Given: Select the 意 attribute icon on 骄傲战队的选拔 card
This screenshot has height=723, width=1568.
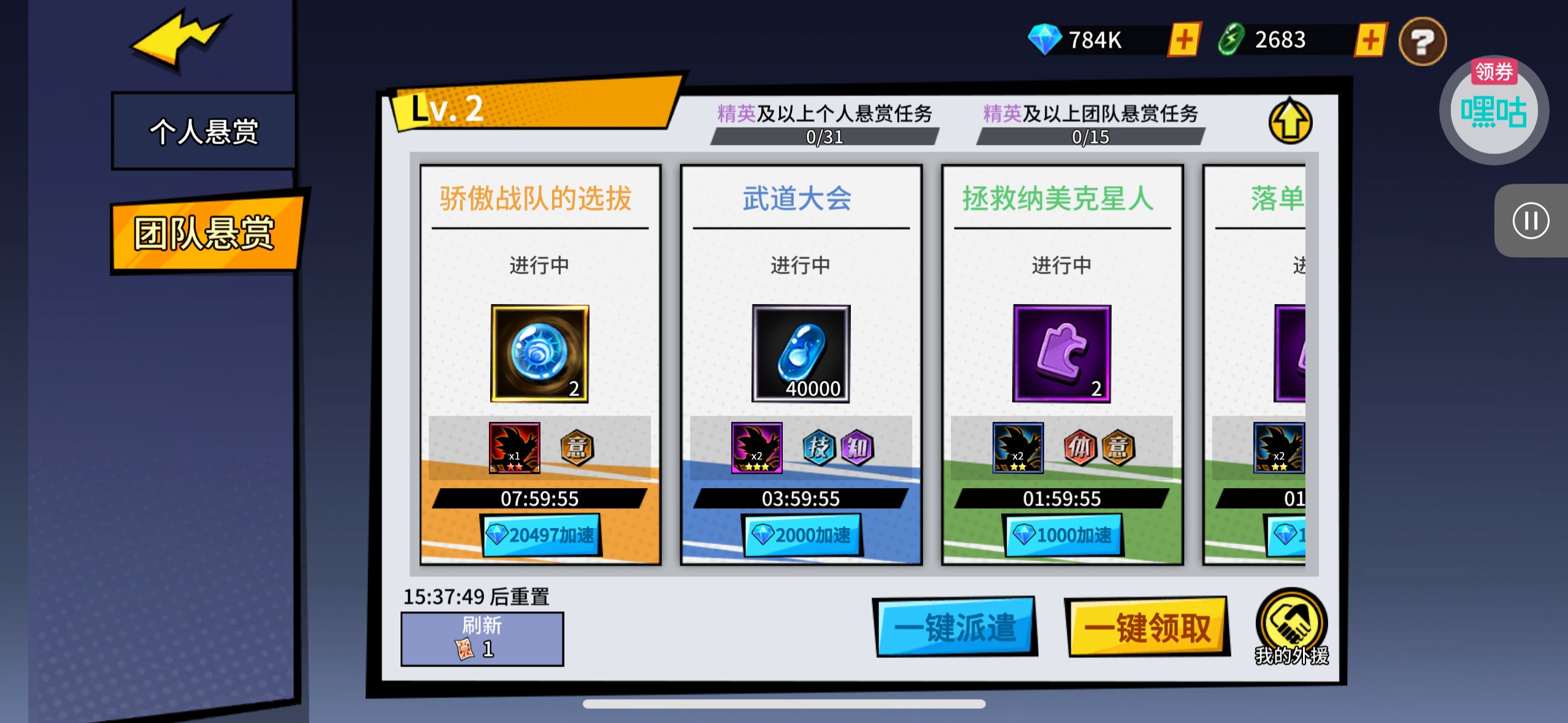Looking at the screenshot, I should point(577,448).
